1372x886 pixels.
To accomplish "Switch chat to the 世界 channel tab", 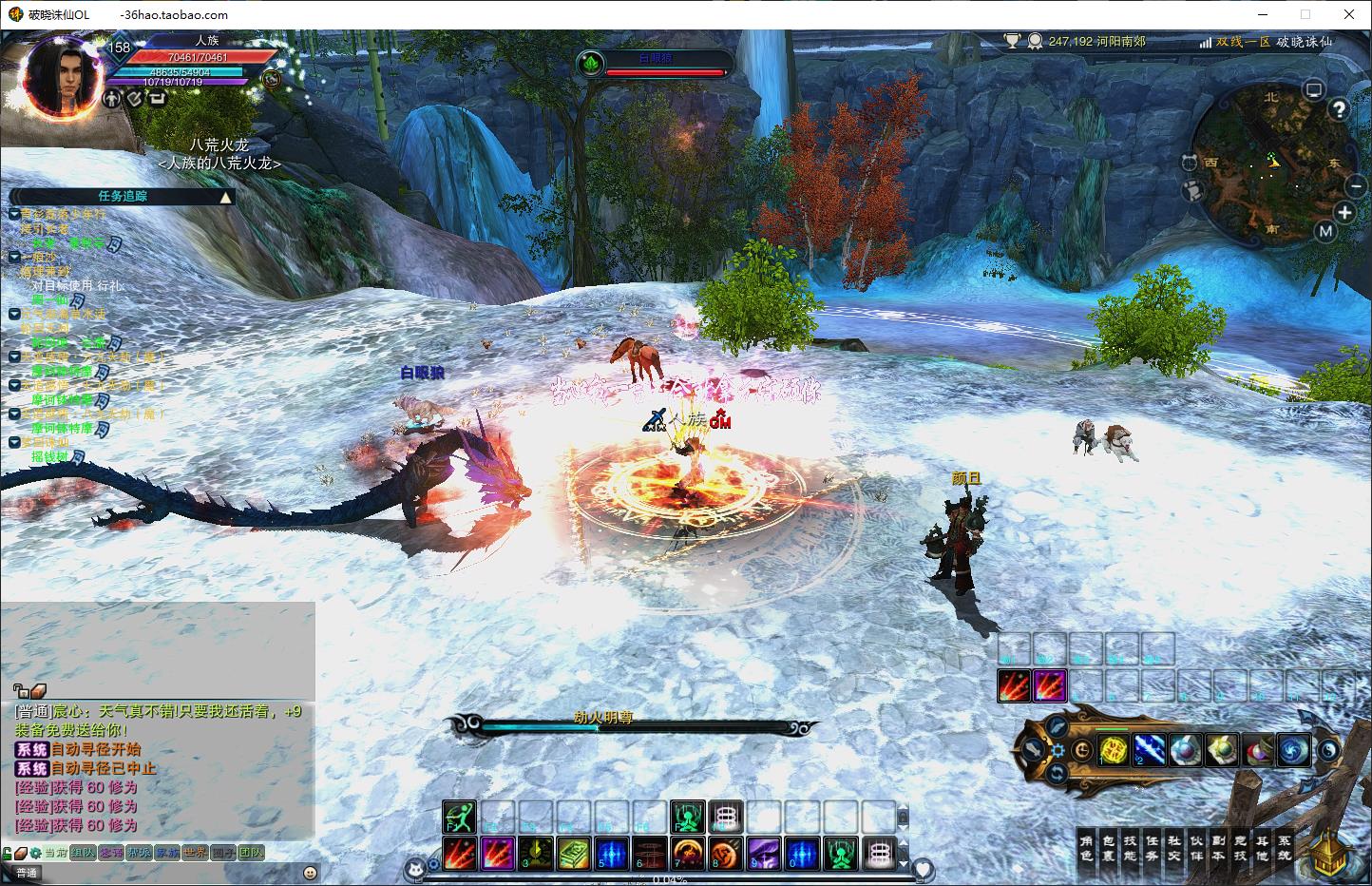I will click(x=195, y=853).
